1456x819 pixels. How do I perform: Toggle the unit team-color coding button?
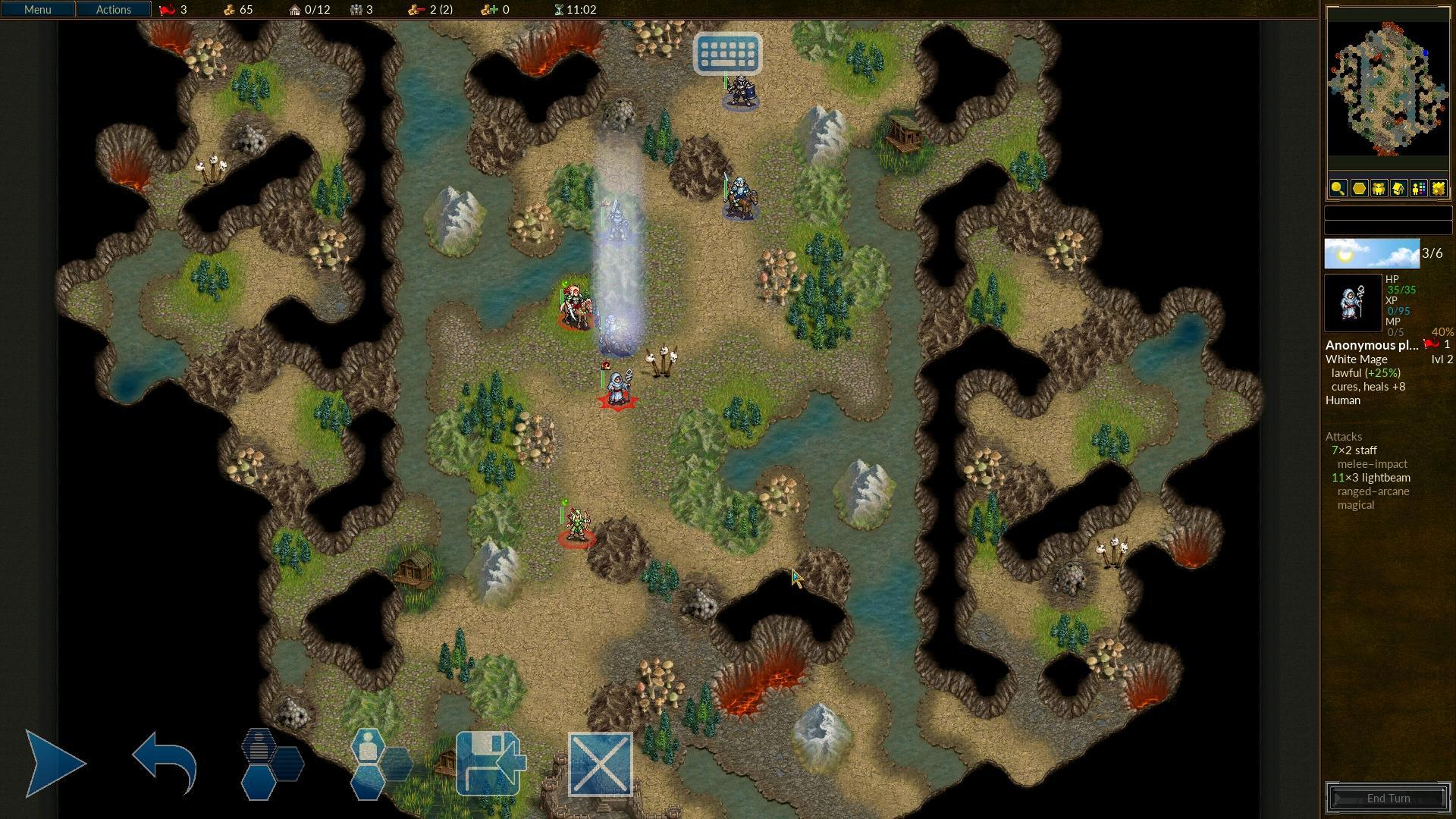tap(1418, 189)
